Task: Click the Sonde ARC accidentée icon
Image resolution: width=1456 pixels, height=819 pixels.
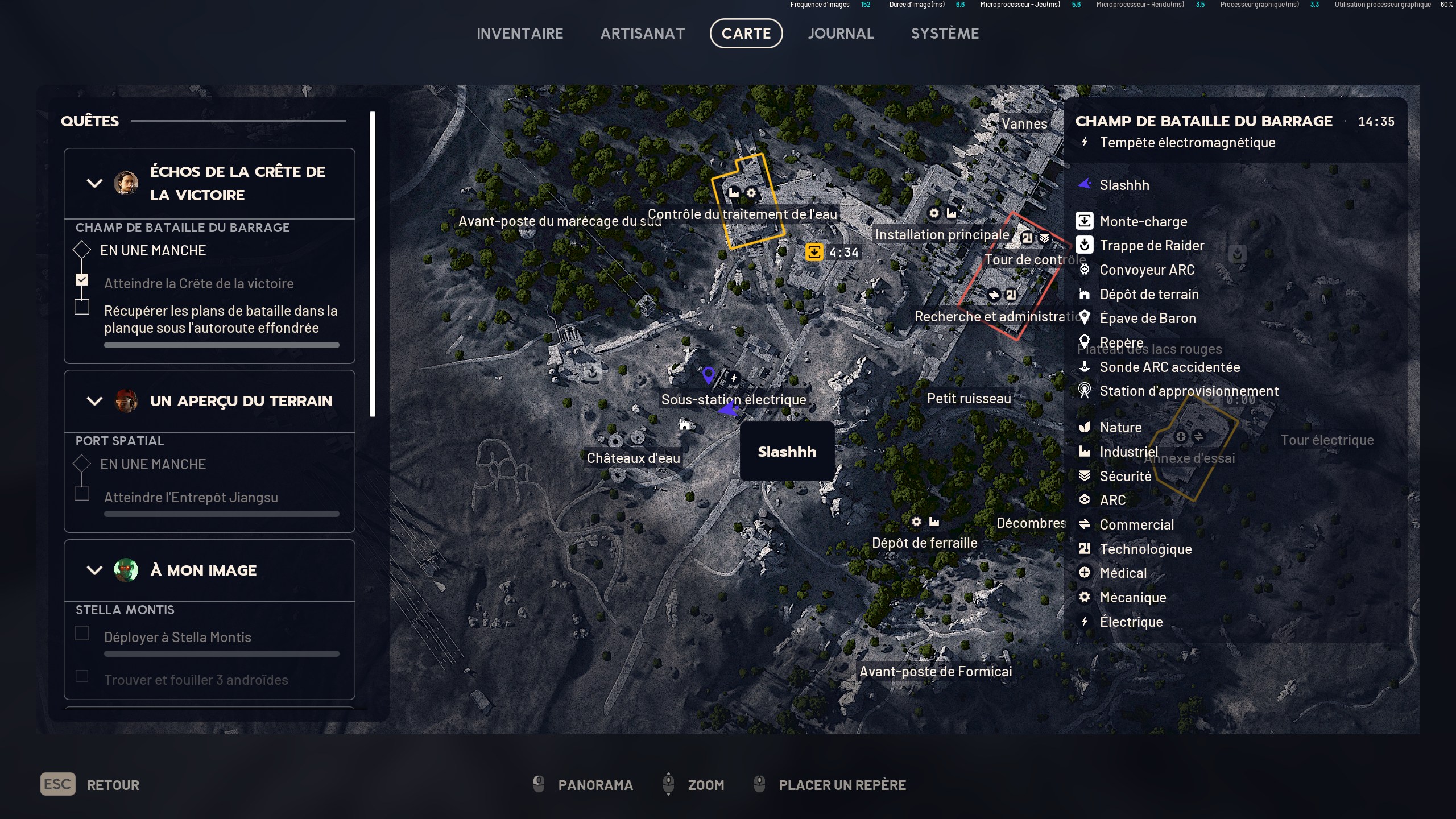Action: pyautogui.click(x=1085, y=367)
